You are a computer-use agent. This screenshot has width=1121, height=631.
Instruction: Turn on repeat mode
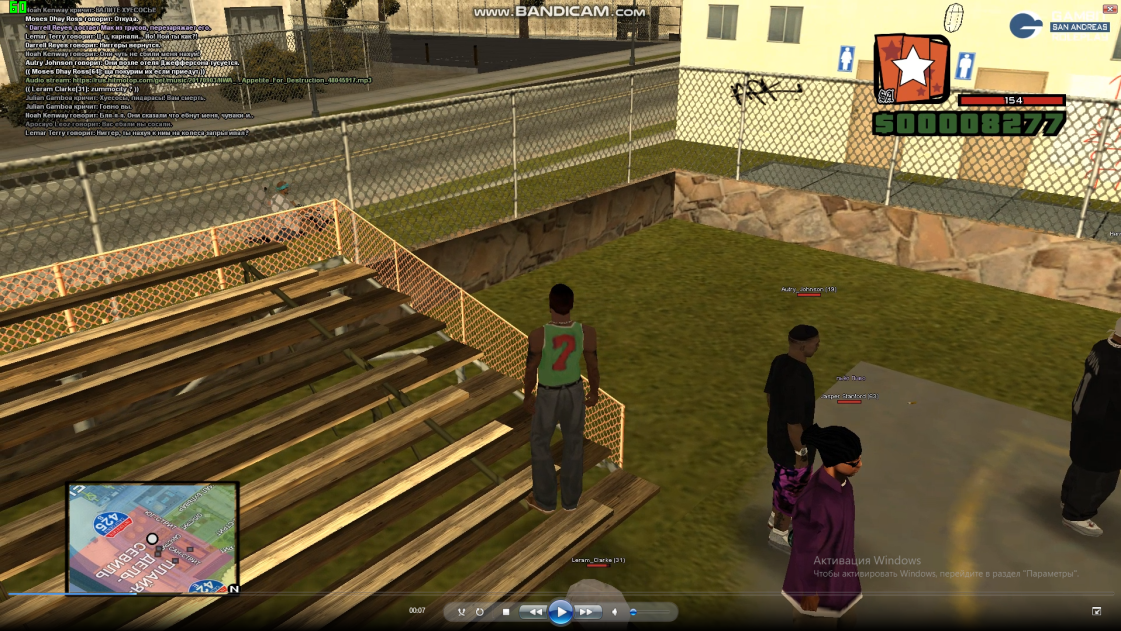point(480,611)
